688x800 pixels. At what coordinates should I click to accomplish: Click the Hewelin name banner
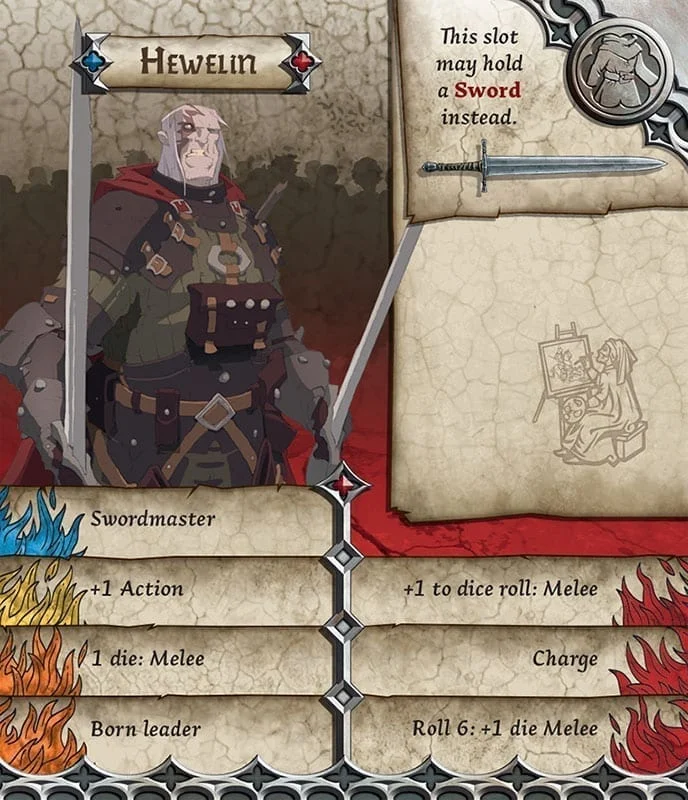pyautogui.click(x=198, y=63)
